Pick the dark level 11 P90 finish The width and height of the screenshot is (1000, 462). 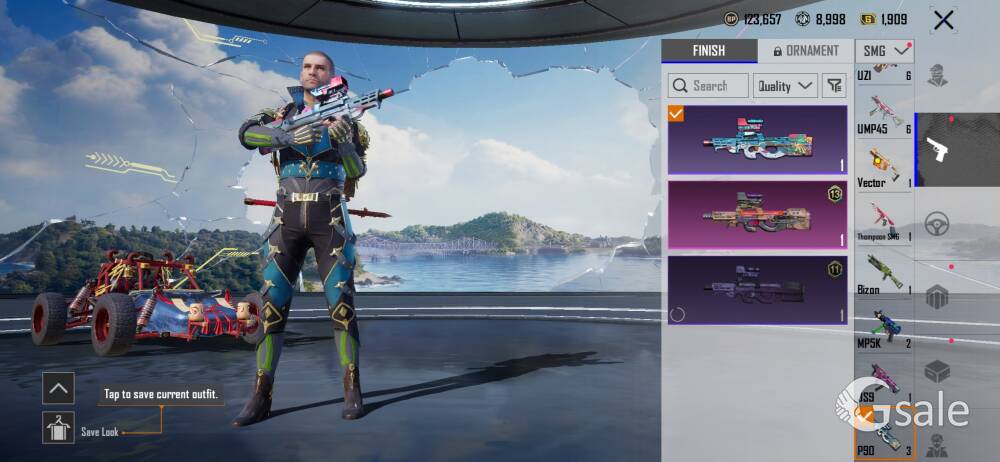757,290
